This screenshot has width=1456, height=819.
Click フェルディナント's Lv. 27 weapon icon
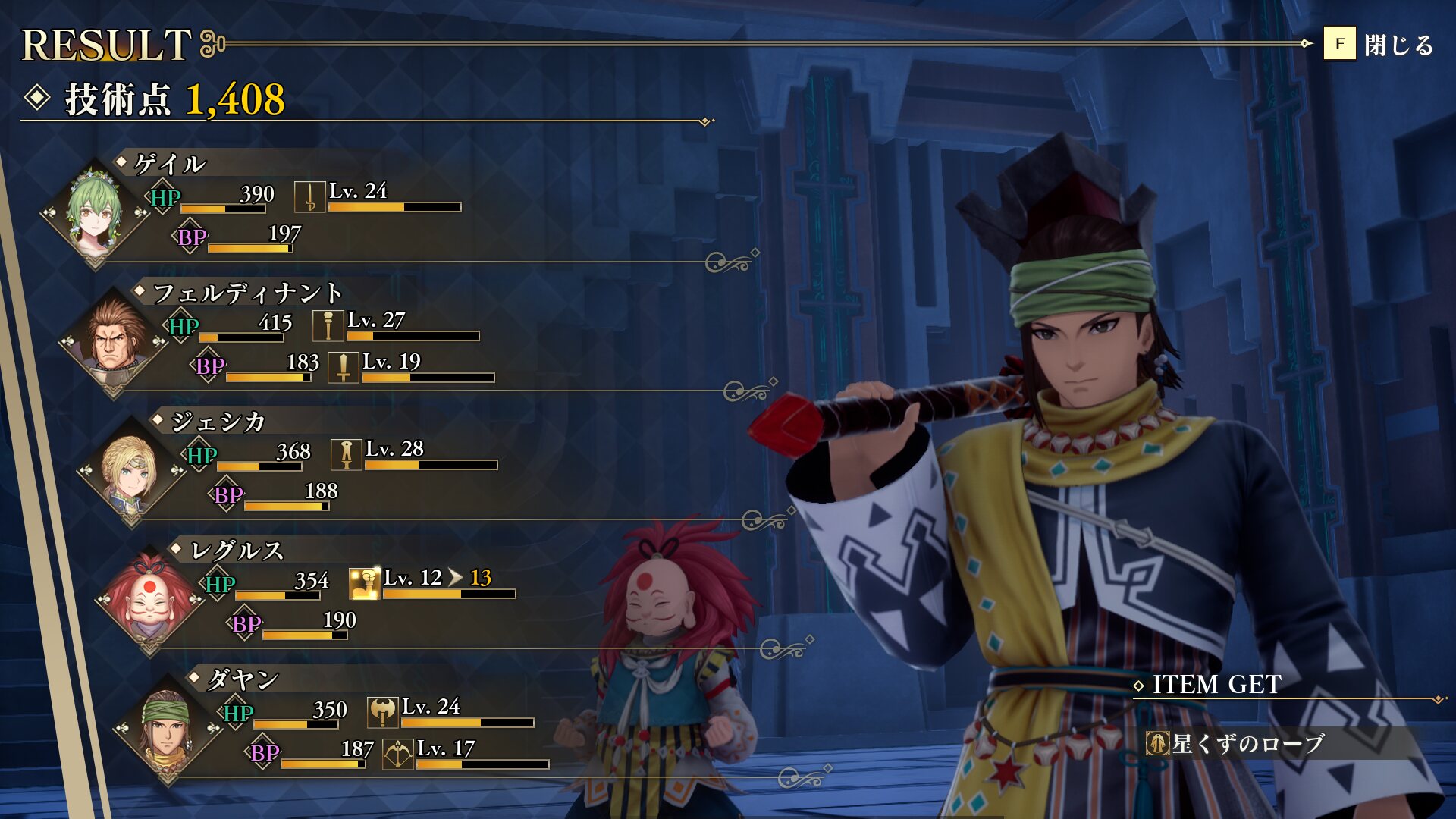pyautogui.click(x=328, y=326)
